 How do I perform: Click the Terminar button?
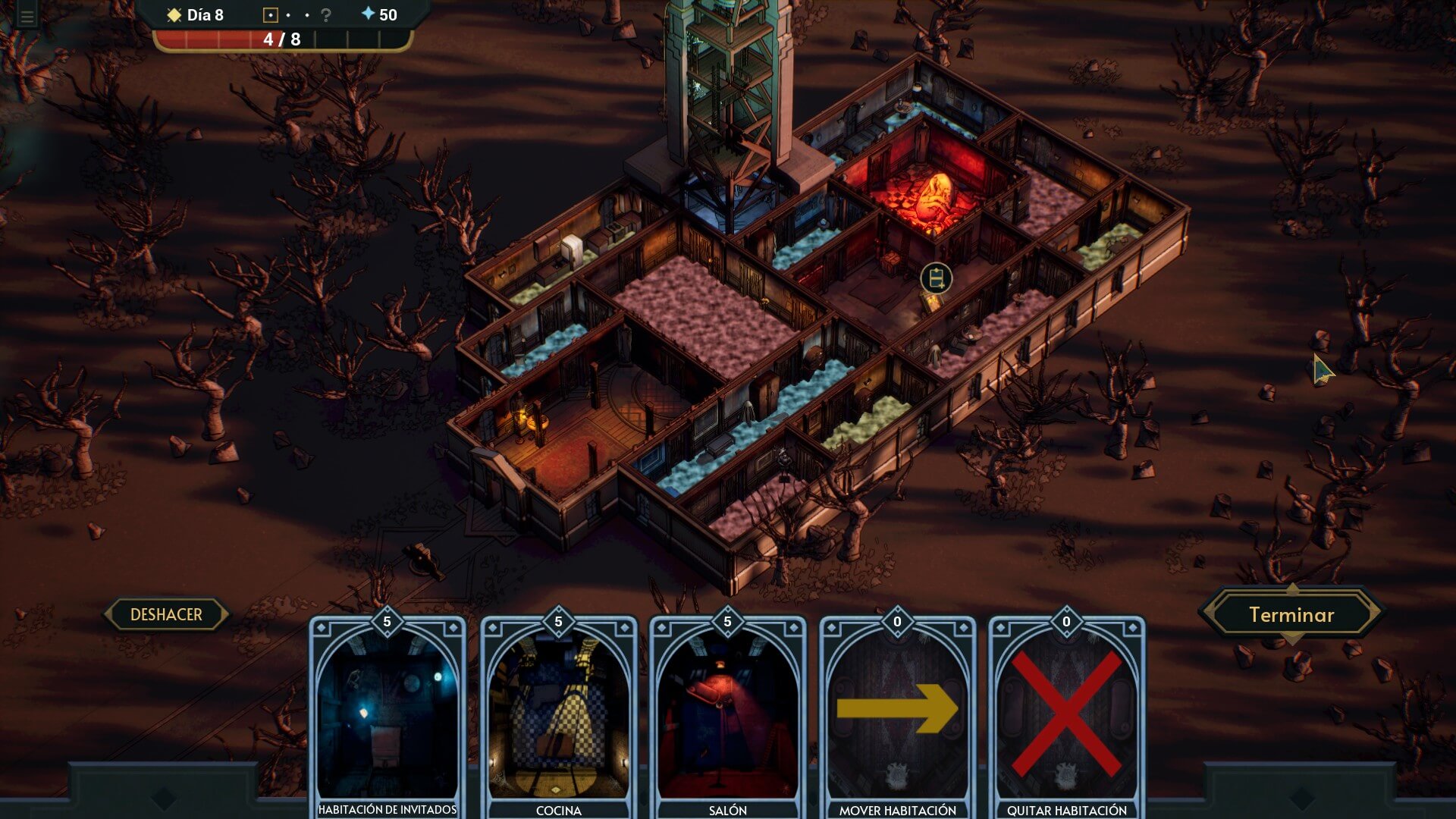coord(1291,615)
